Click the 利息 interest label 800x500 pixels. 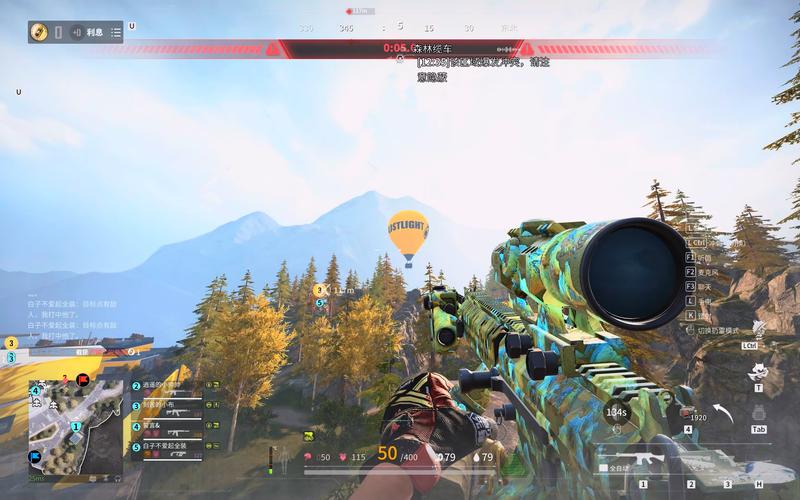click(x=95, y=32)
